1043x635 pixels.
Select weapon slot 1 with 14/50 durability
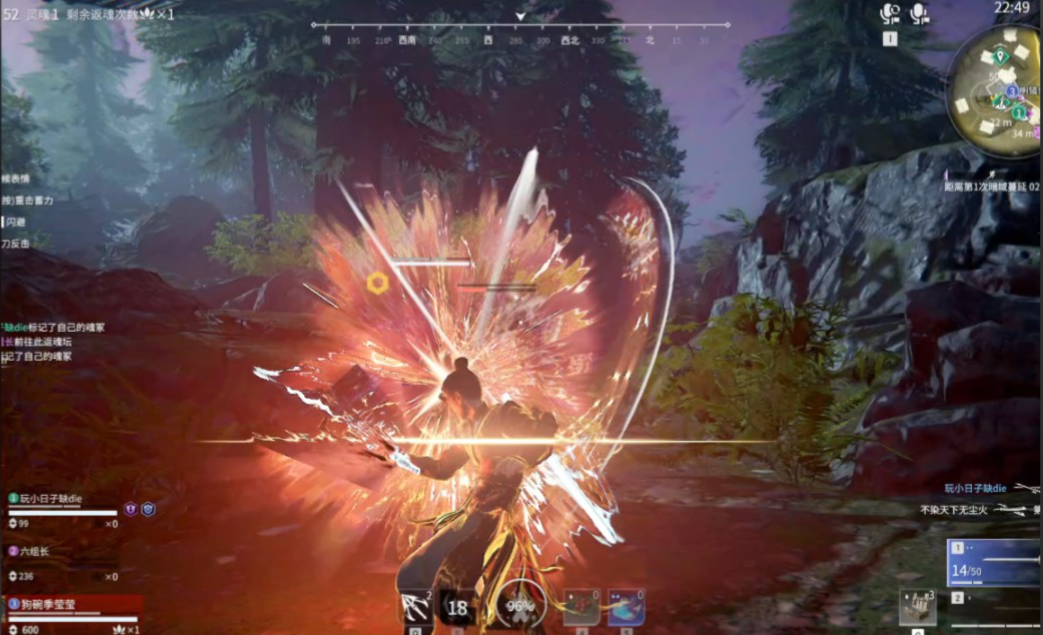point(993,562)
